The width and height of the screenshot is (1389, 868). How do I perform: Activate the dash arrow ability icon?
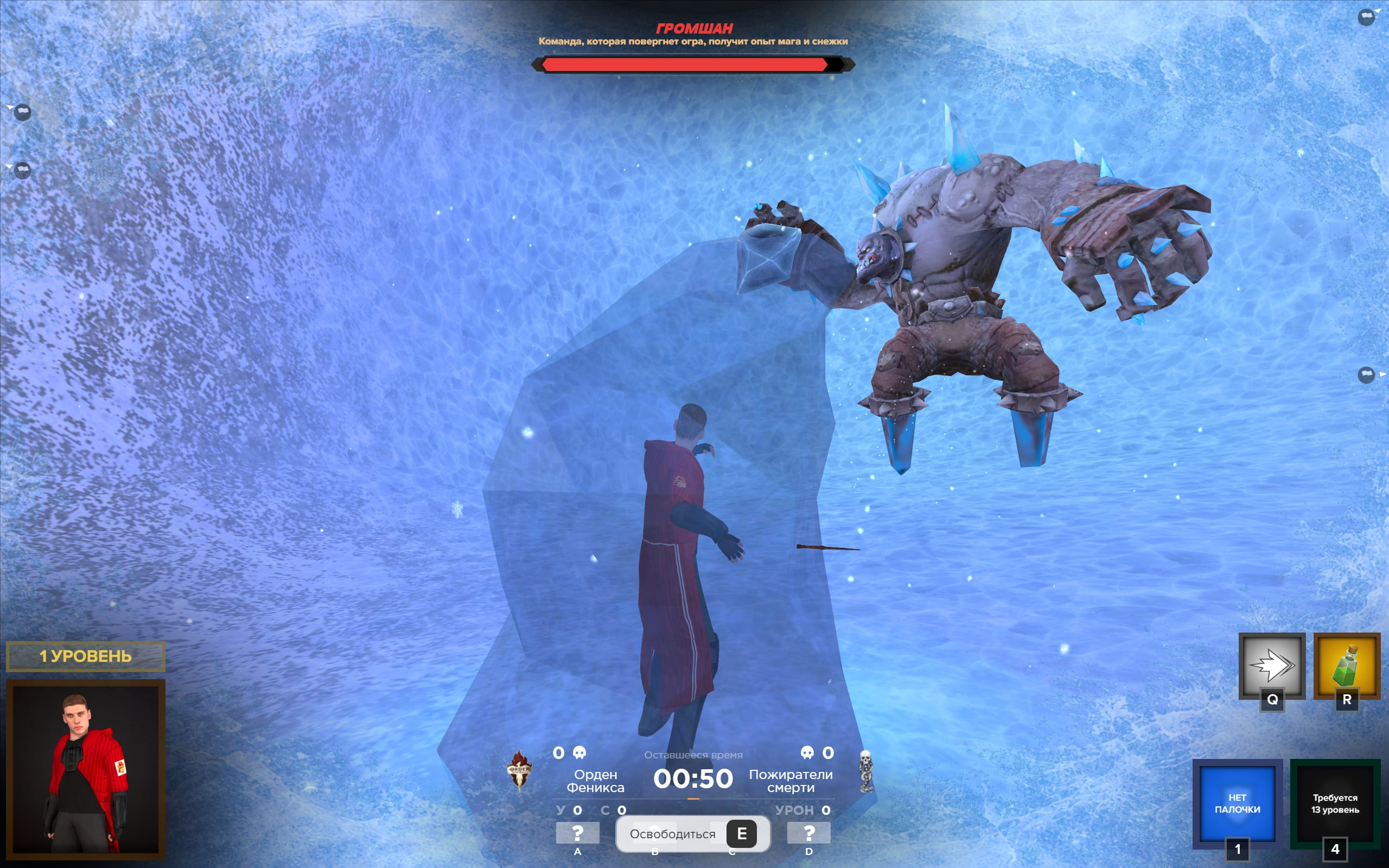(1271, 665)
